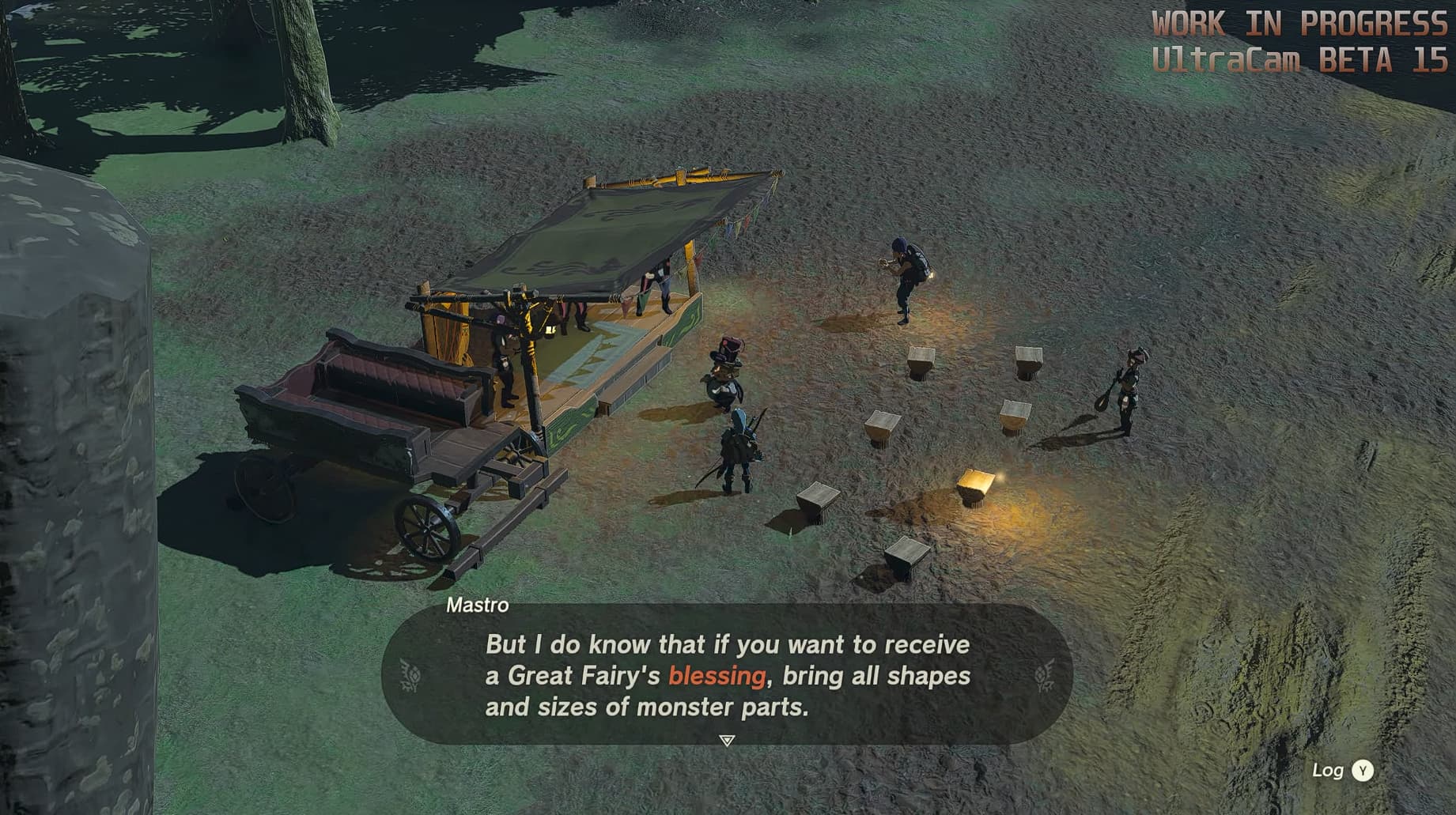1456x815 pixels.
Task: Click the highlighted word blessing
Action: [x=717, y=677]
